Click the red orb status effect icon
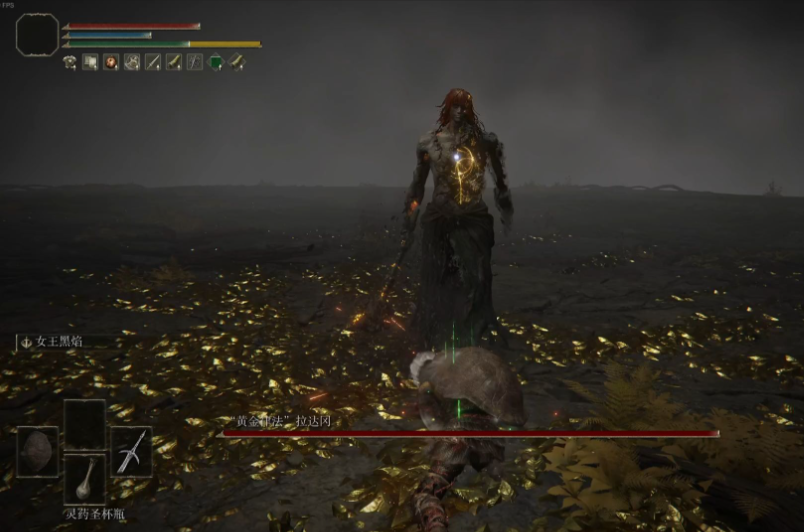The image size is (804, 532). [x=110, y=62]
